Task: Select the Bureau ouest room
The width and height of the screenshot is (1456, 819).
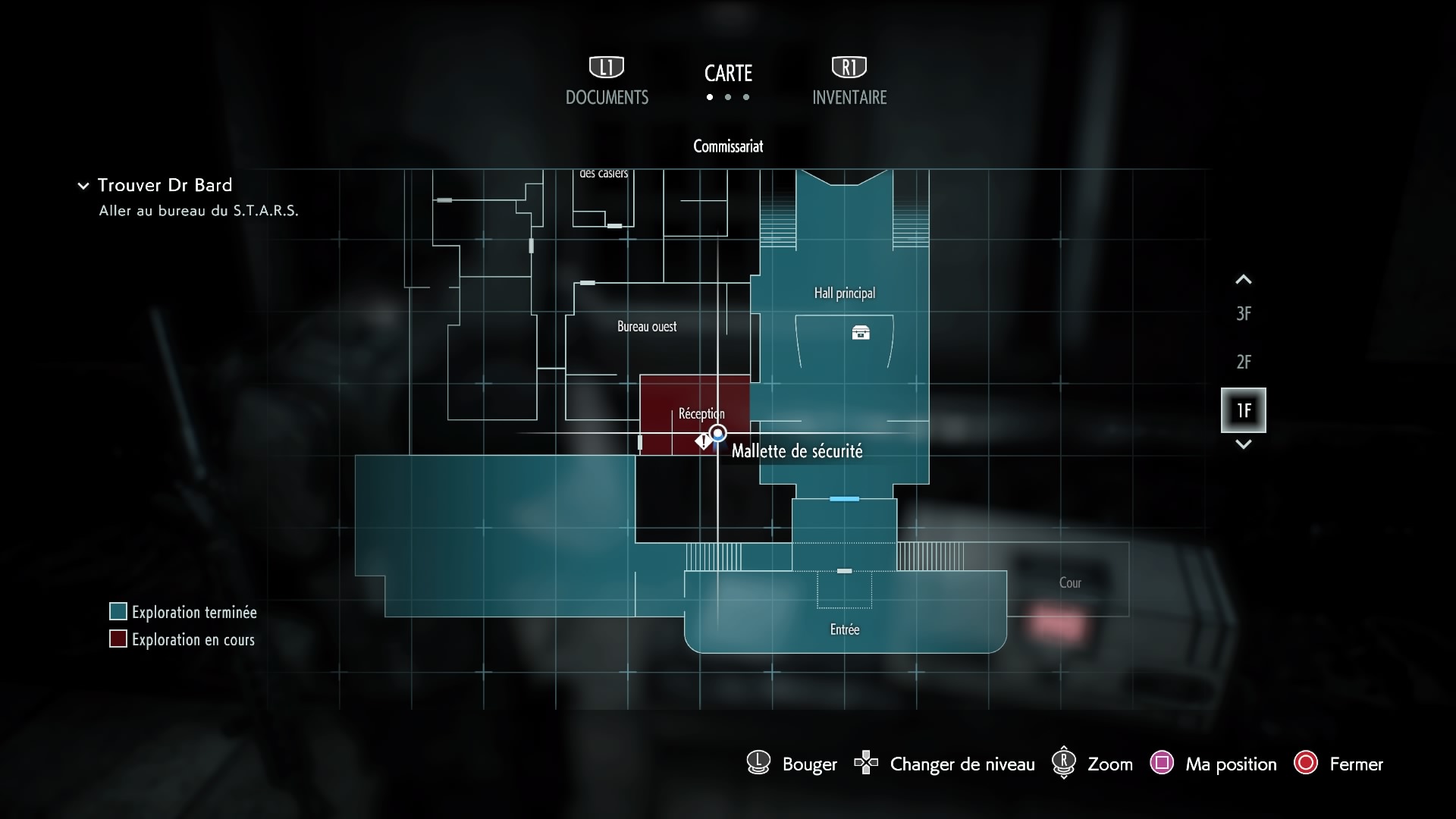Action: pyautogui.click(x=646, y=327)
